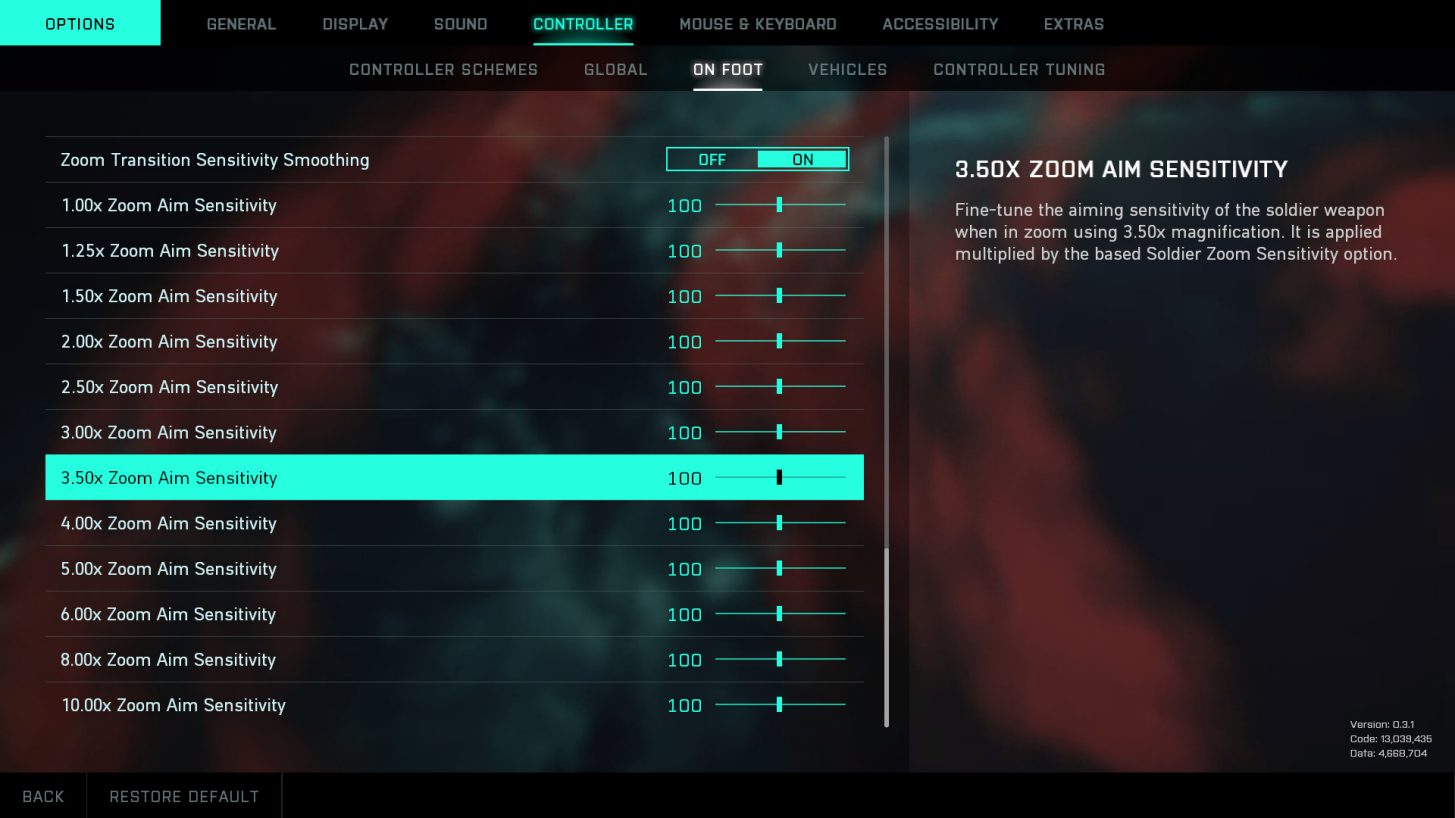The width and height of the screenshot is (1455, 818).
Task: Select the Mouse & Keyboard tab
Action: pos(757,24)
